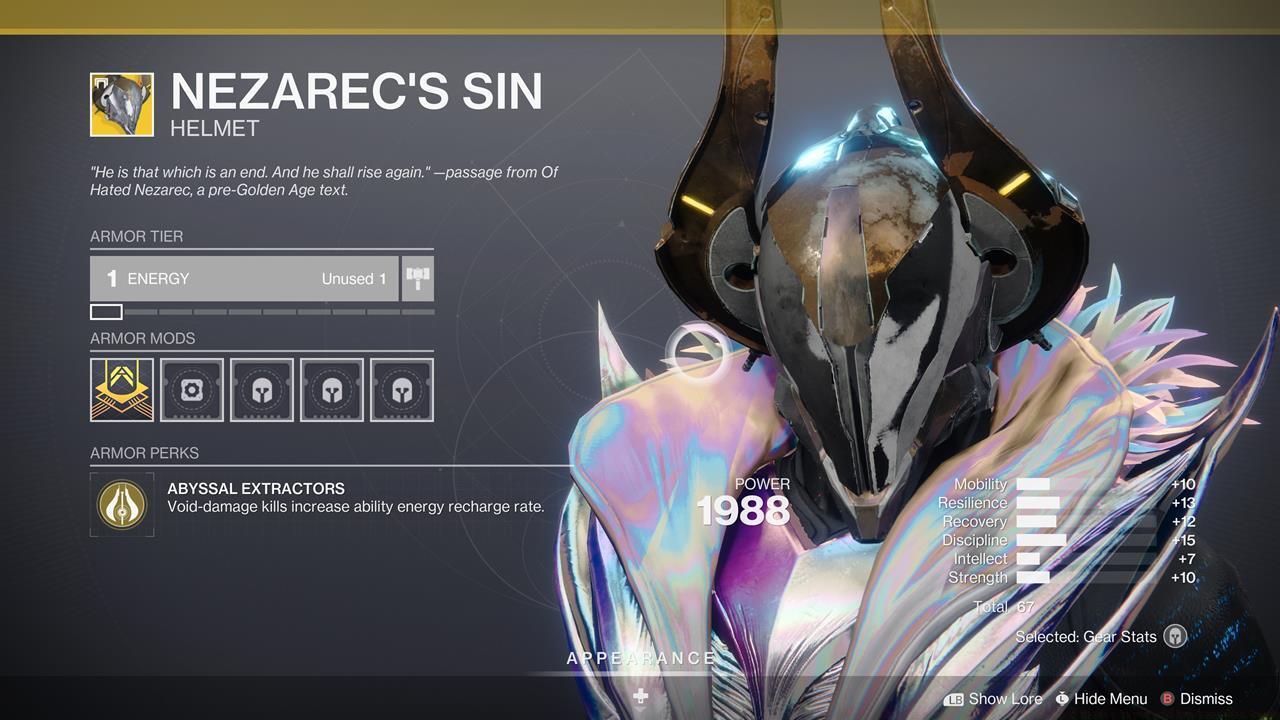Expand the Armor Mods section header

pos(142,338)
